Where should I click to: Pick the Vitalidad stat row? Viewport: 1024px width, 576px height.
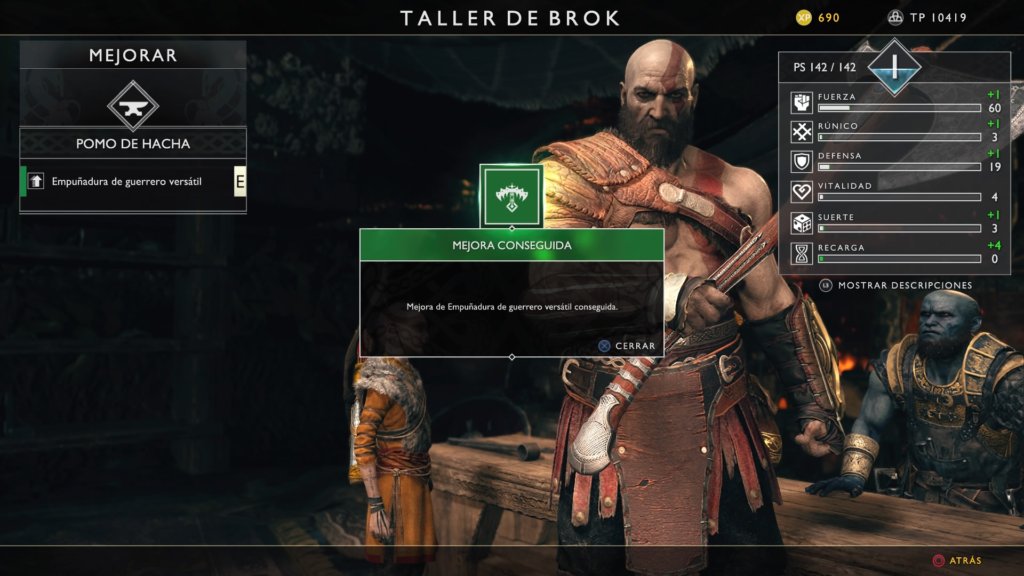(x=895, y=192)
